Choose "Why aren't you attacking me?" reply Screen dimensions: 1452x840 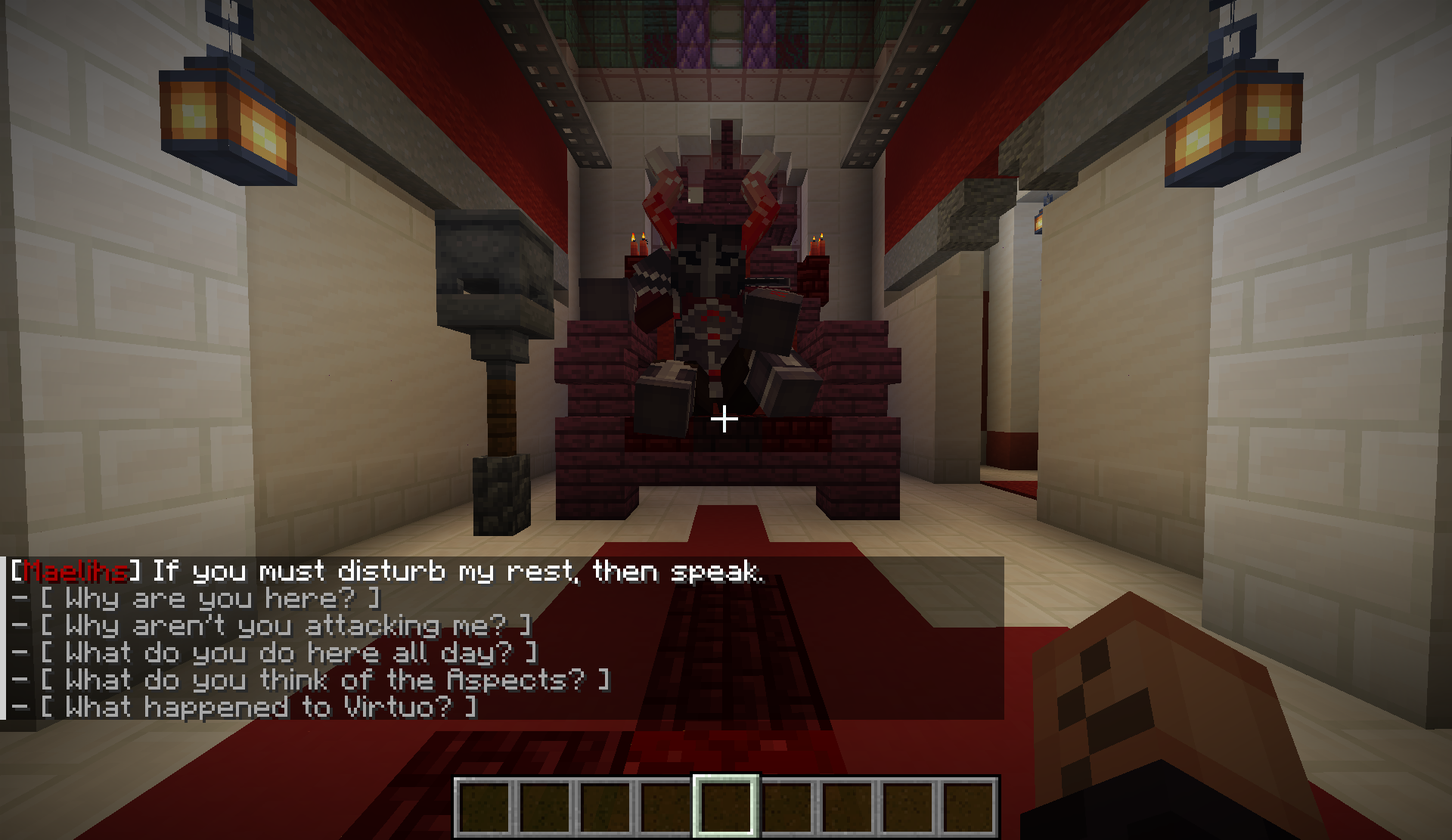[x=285, y=626]
